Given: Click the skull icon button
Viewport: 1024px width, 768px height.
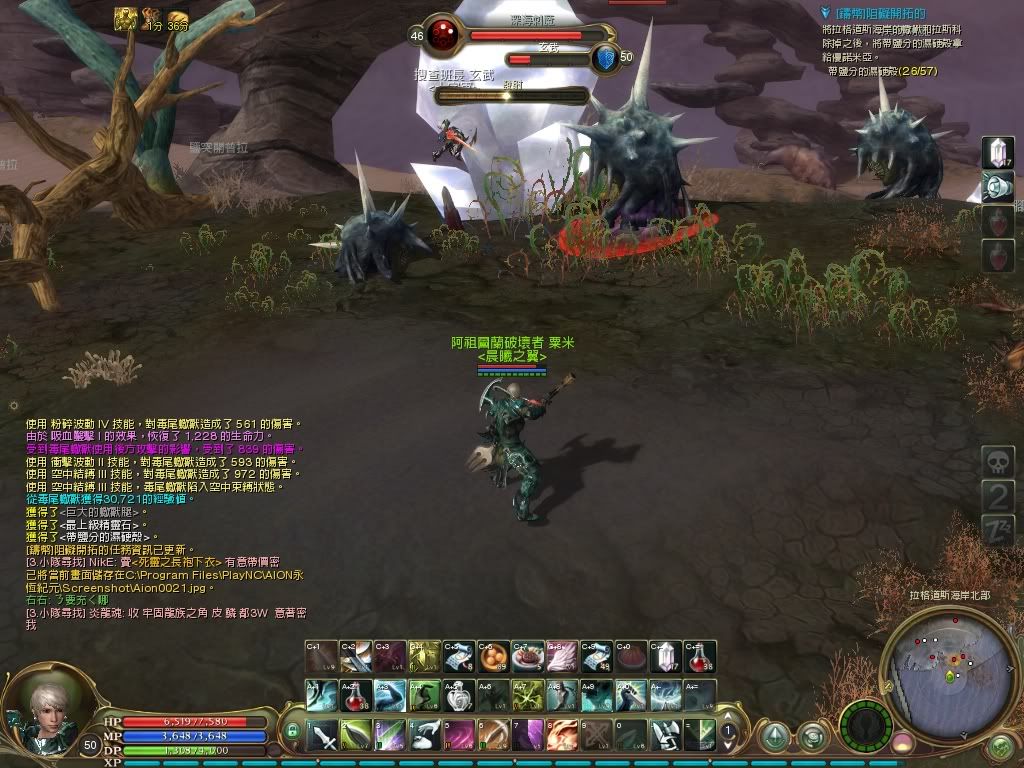Looking at the screenshot, I should coord(999,462).
